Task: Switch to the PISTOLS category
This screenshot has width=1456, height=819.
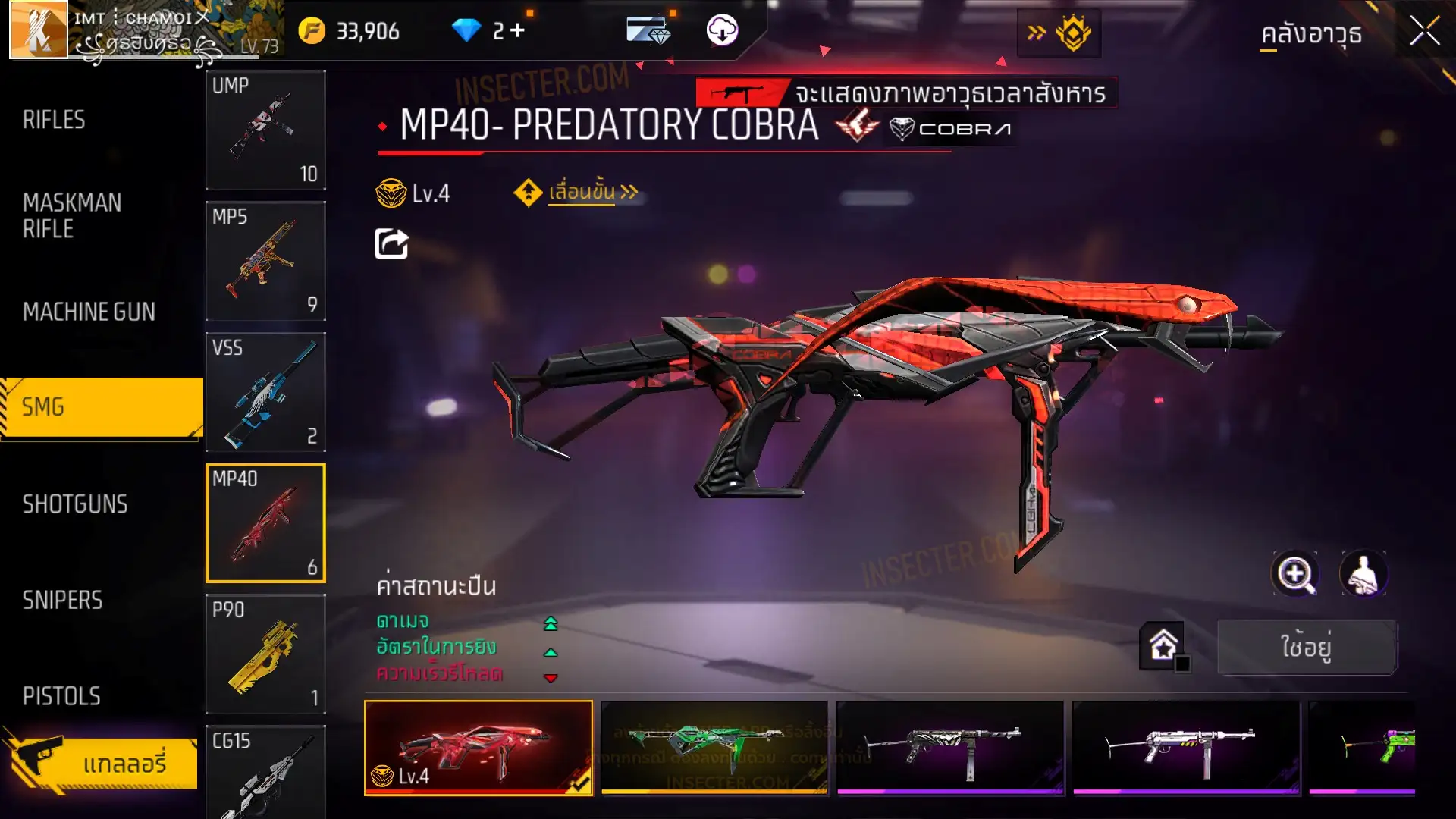Action: (61, 696)
